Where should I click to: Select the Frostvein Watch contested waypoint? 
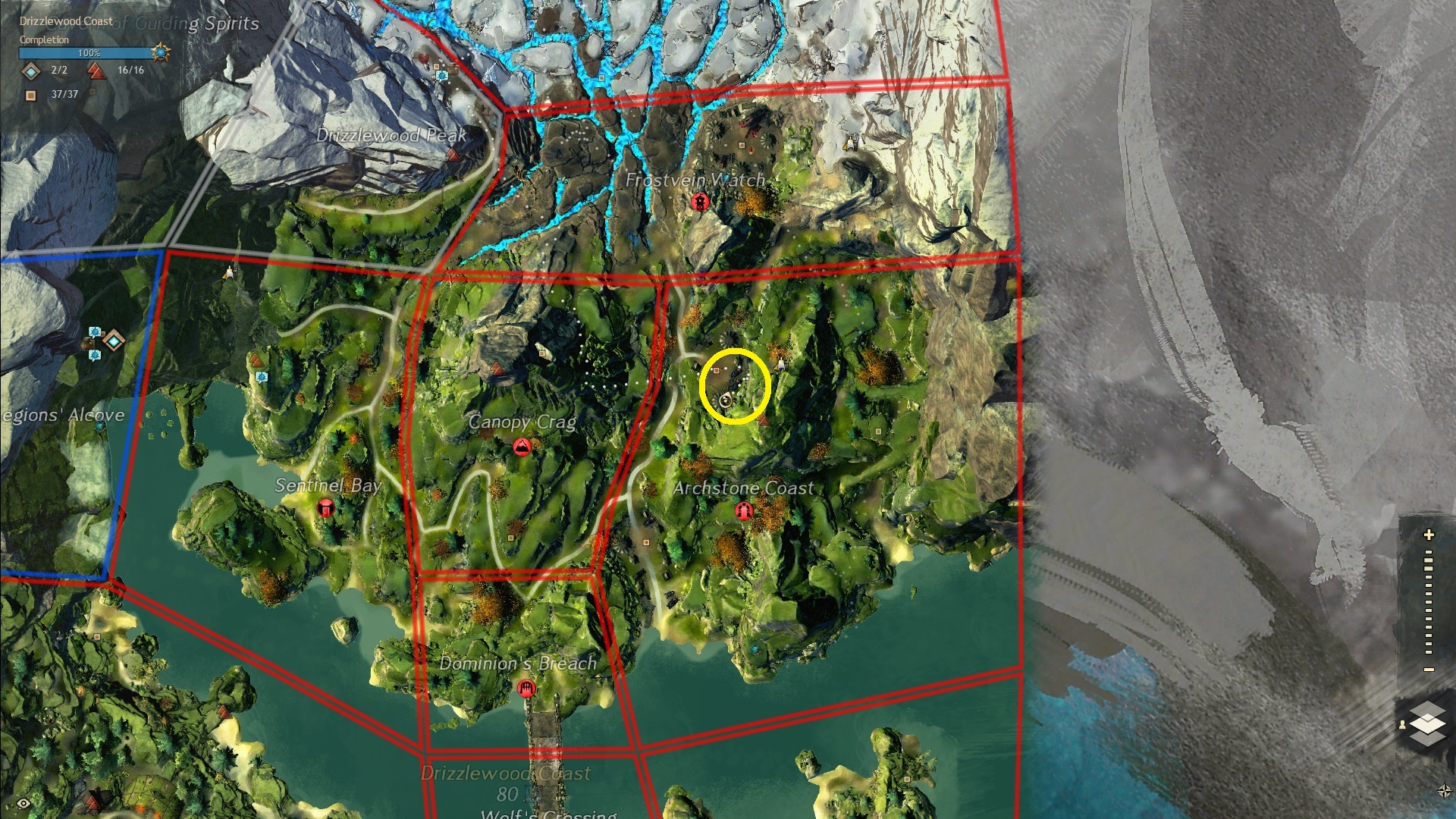699,202
